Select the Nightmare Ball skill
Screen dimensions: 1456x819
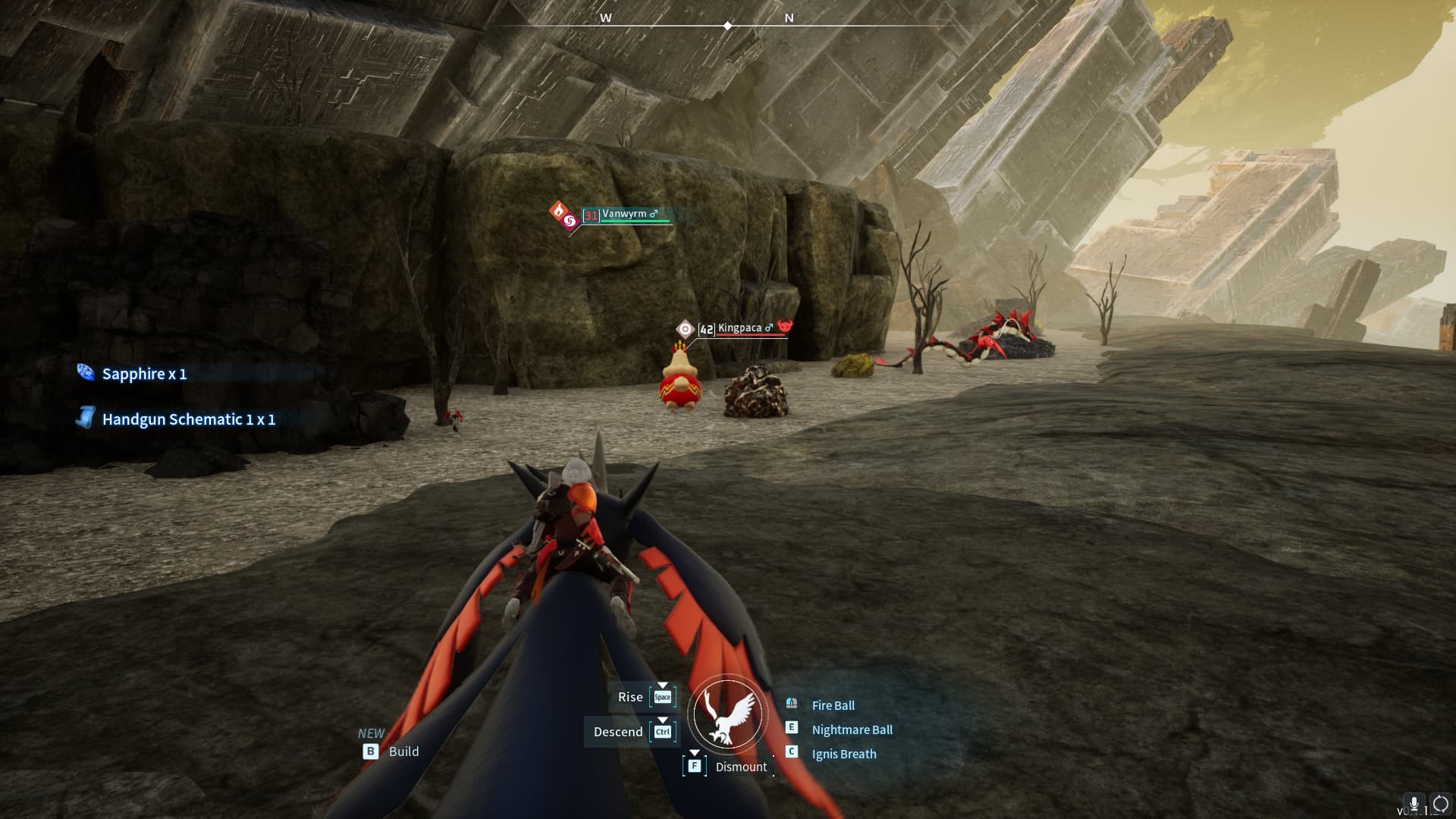pyautogui.click(x=852, y=730)
